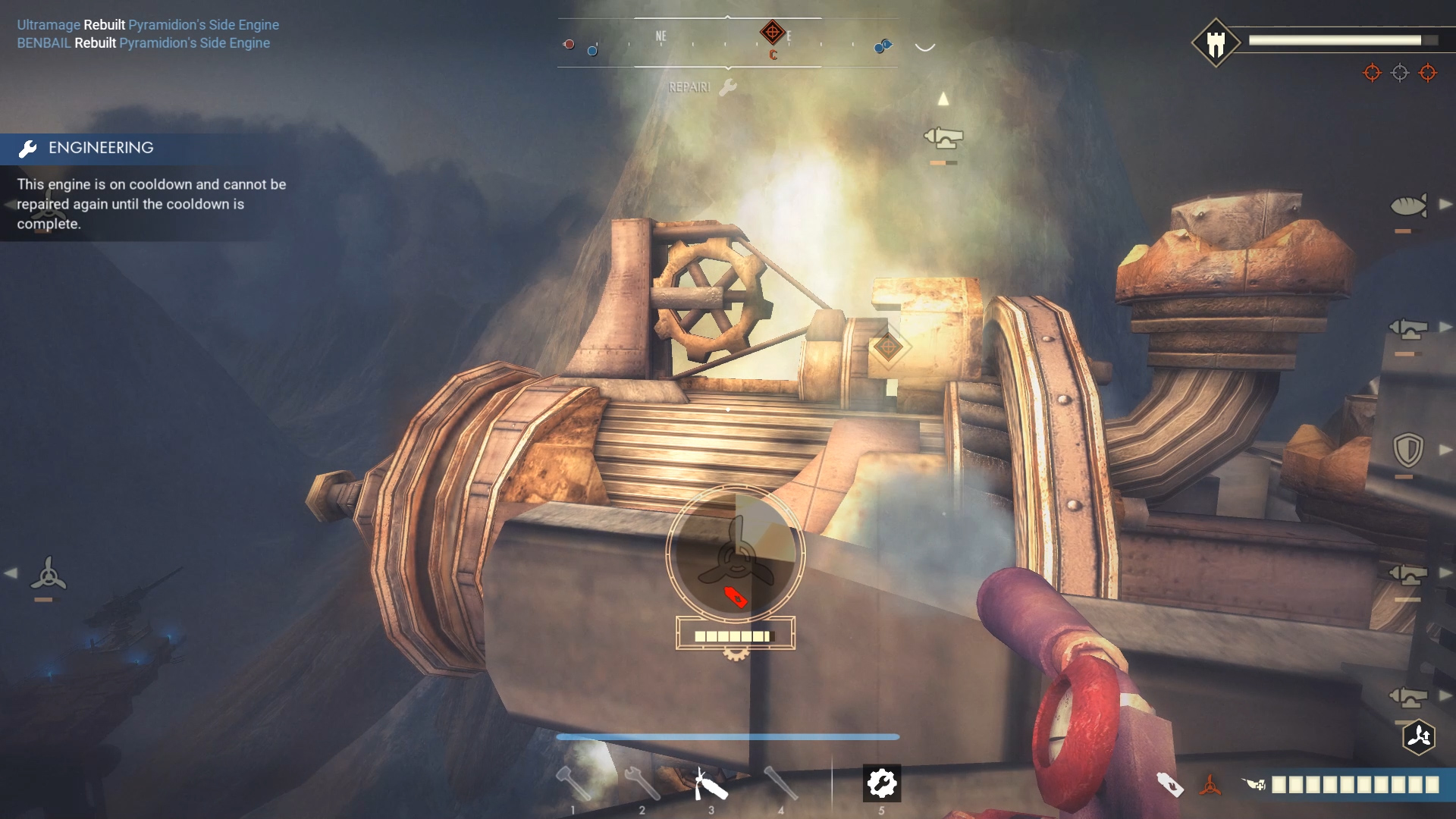Select the balloon component indicator
The height and width of the screenshot is (819, 1456).
pos(1408,206)
